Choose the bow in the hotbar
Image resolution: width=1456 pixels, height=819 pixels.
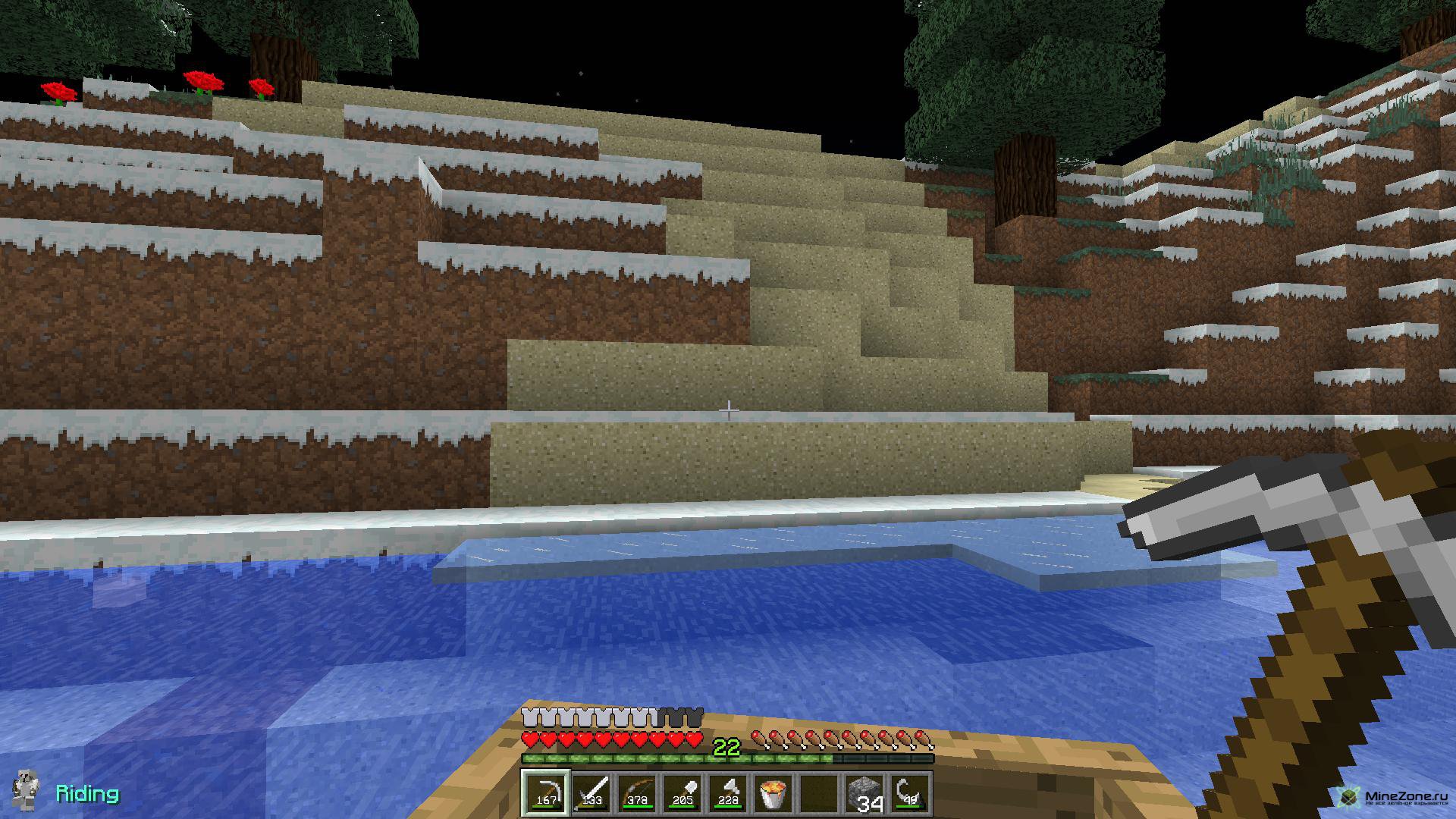pyautogui.click(x=637, y=792)
